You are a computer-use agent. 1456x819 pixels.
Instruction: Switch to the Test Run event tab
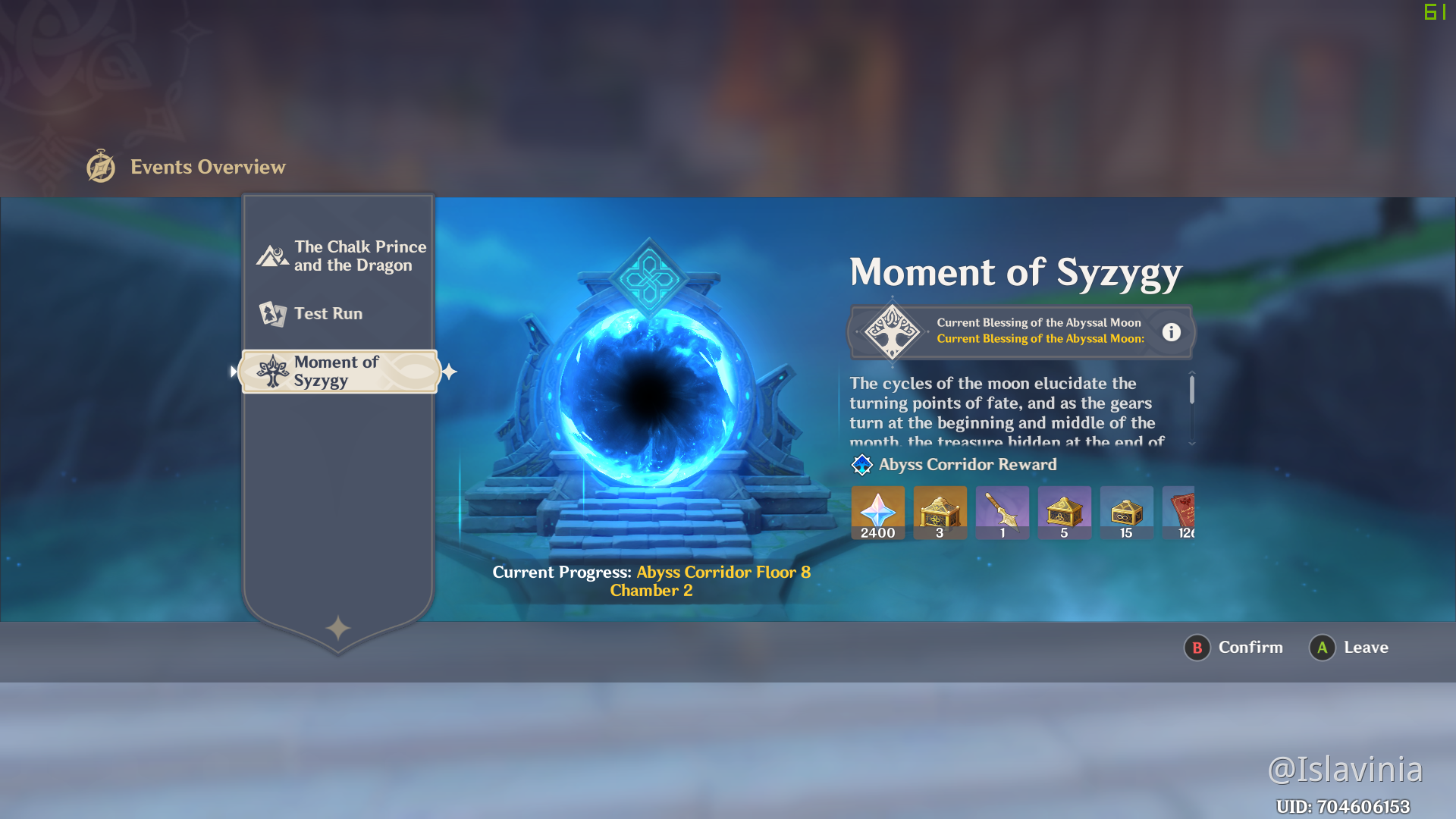point(328,313)
